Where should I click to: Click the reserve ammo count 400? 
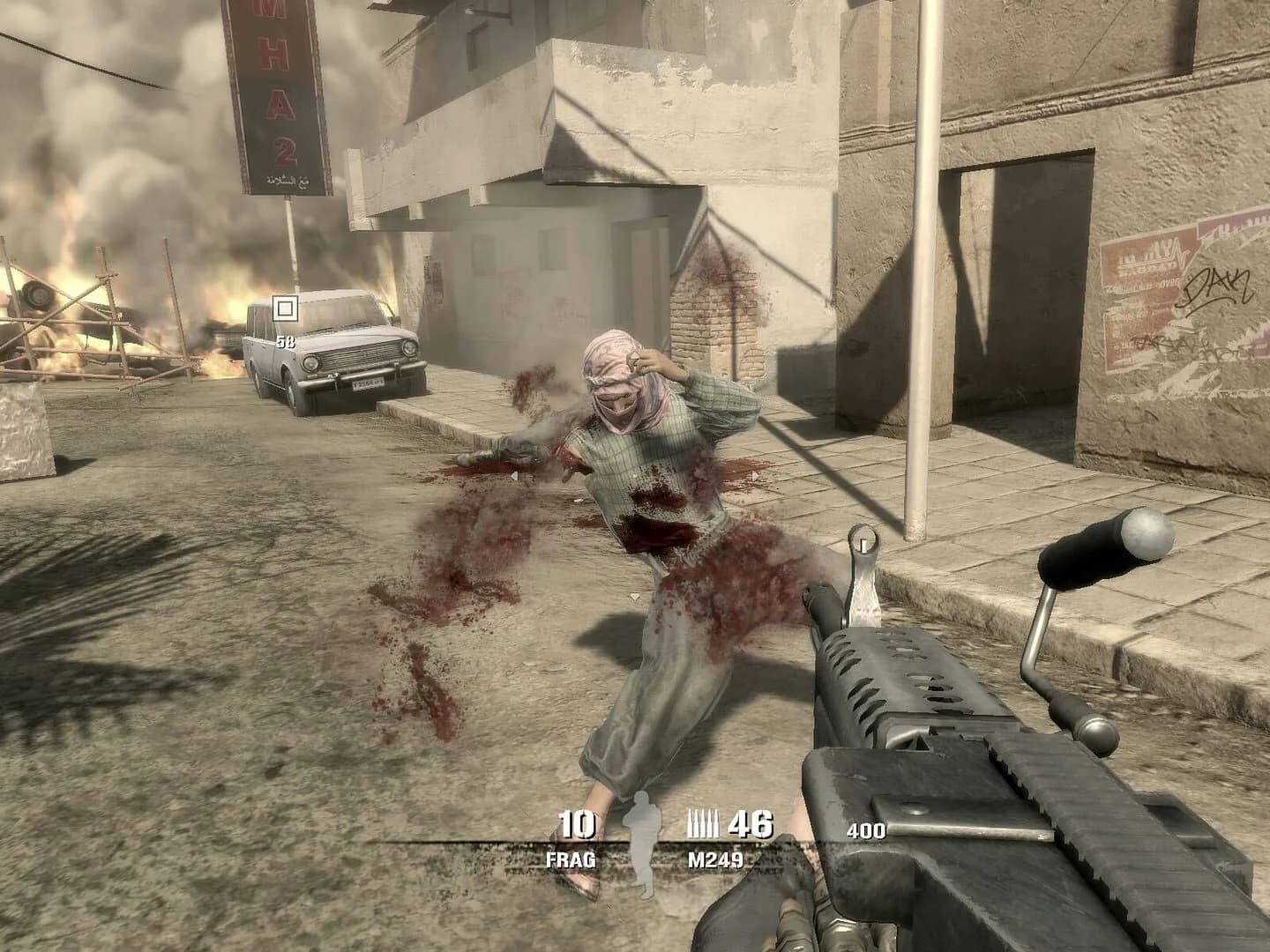click(x=869, y=829)
